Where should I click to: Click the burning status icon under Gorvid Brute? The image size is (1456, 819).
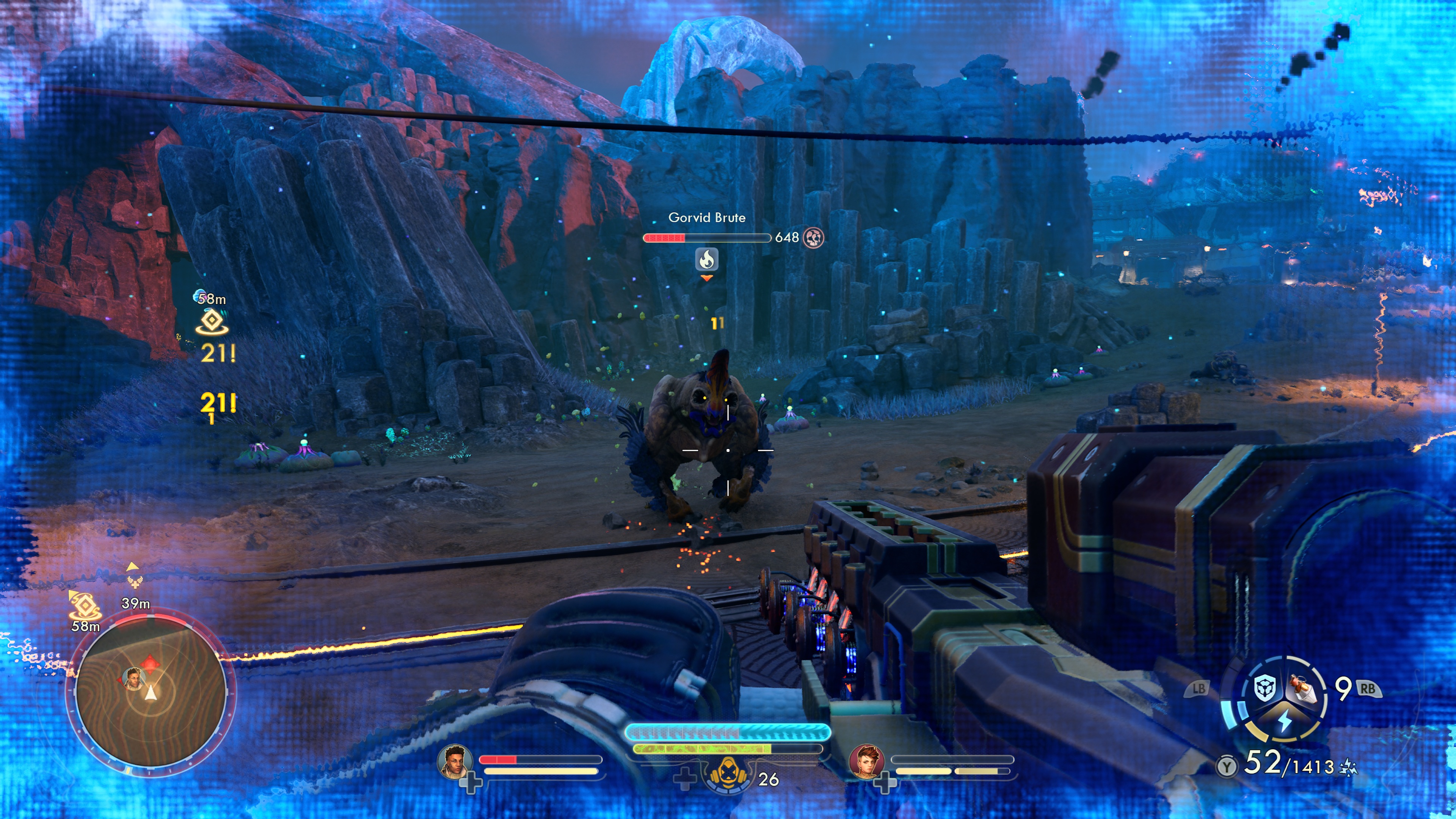coord(706,259)
